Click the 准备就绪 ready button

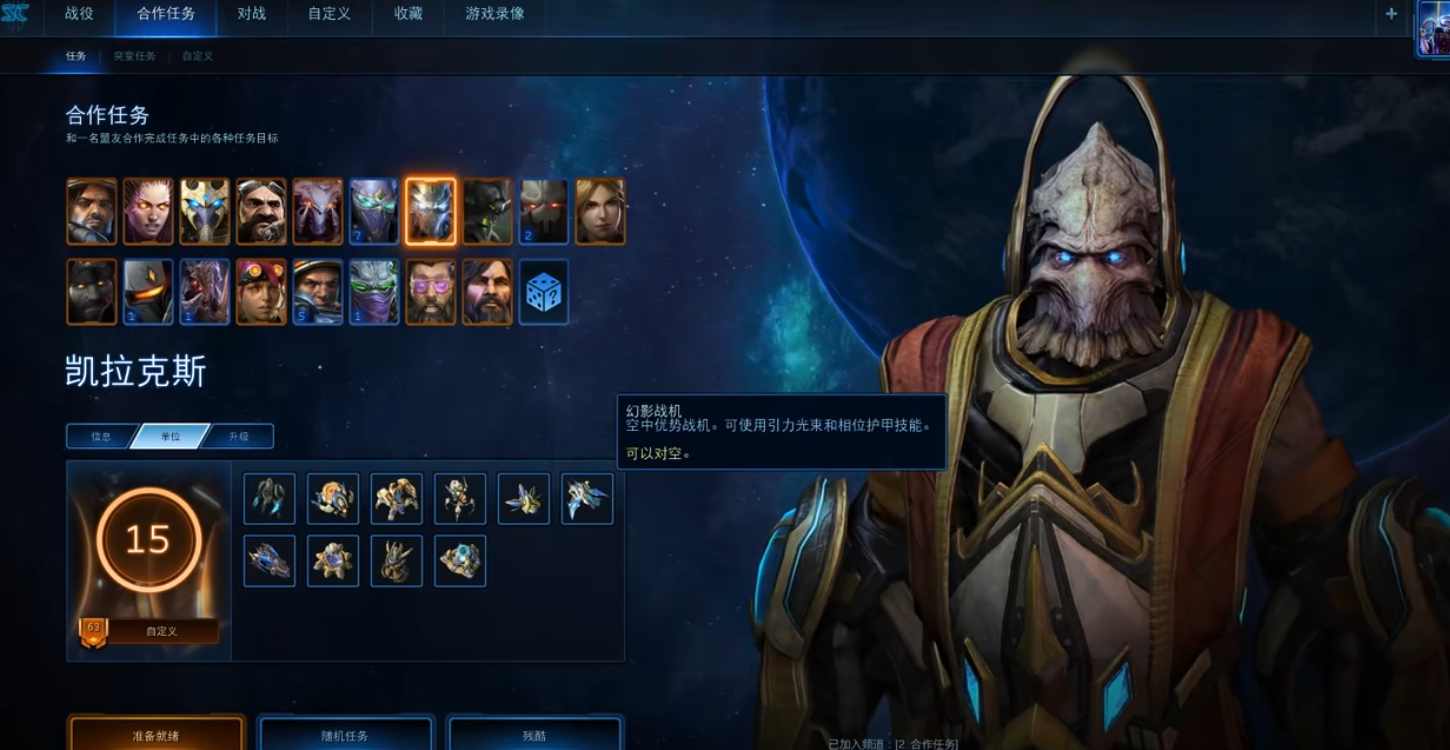pos(155,735)
